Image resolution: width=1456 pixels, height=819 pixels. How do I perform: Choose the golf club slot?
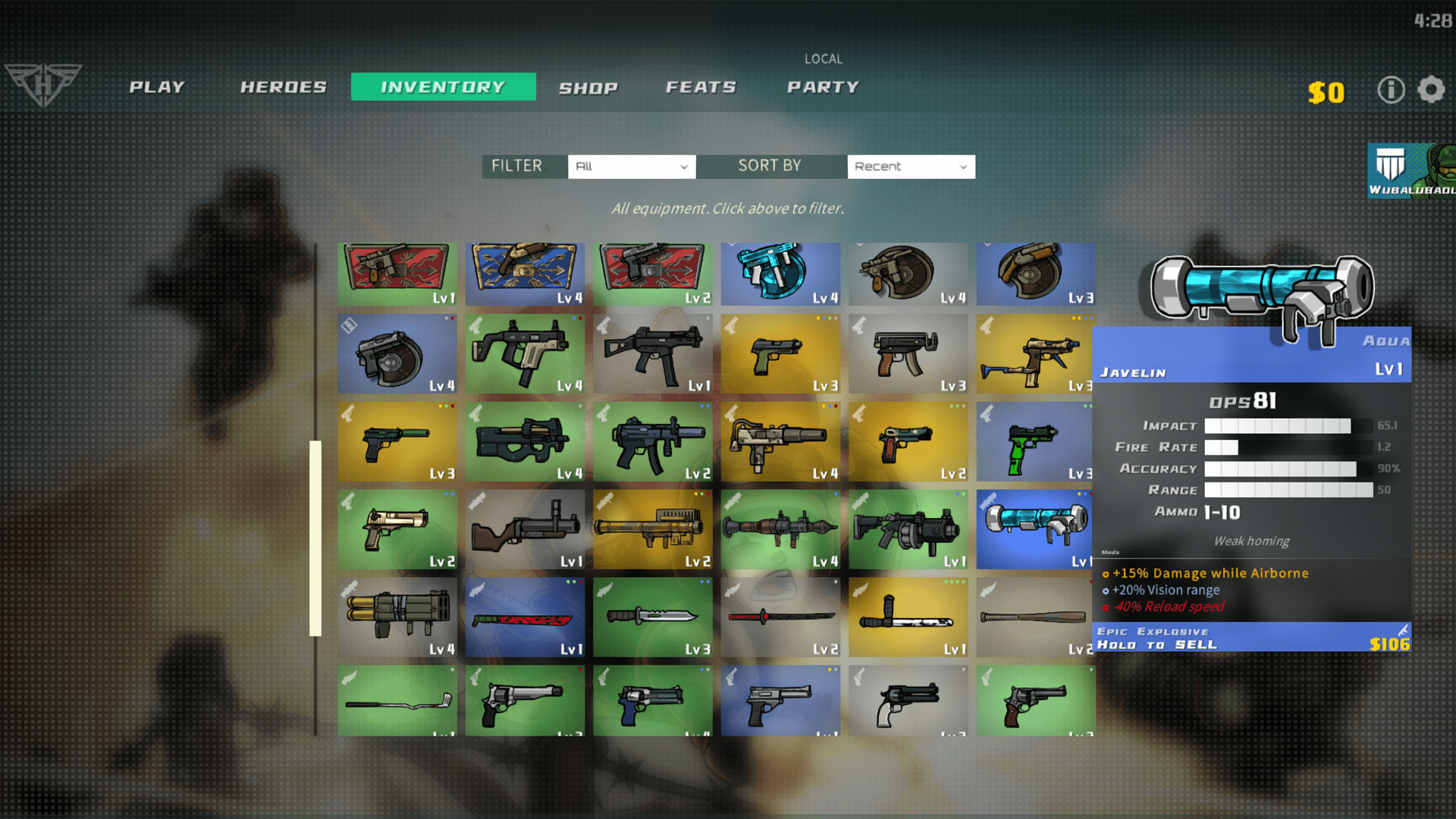click(397, 701)
